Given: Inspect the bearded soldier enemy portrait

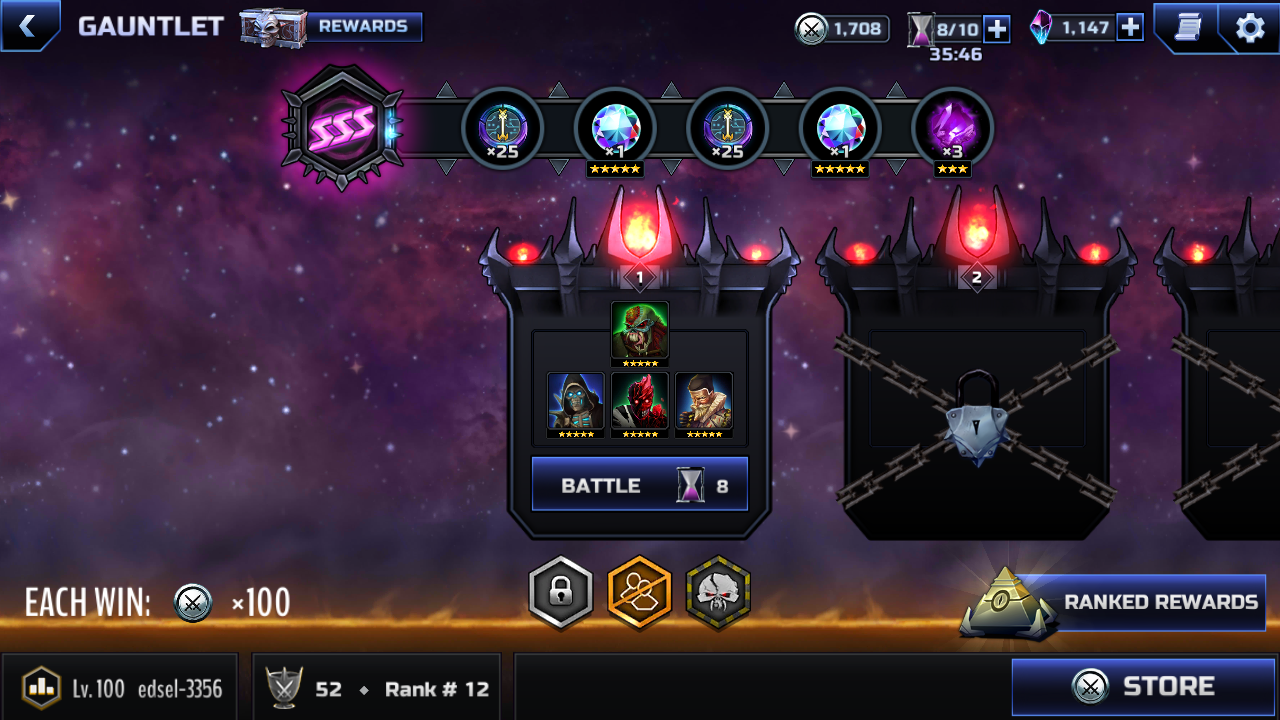Looking at the screenshot, I should point(704,401).
